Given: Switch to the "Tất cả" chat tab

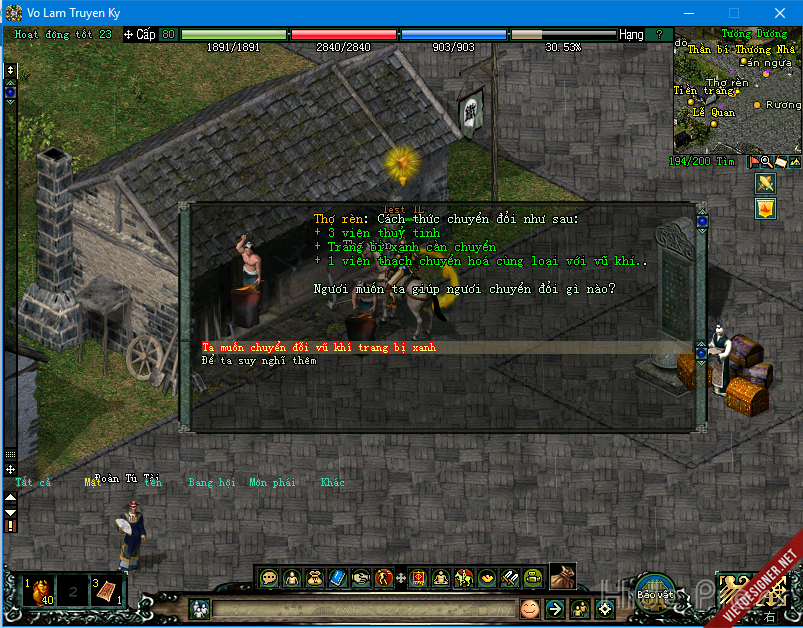Looking at the screenshot, I should (x=32, y=482).
